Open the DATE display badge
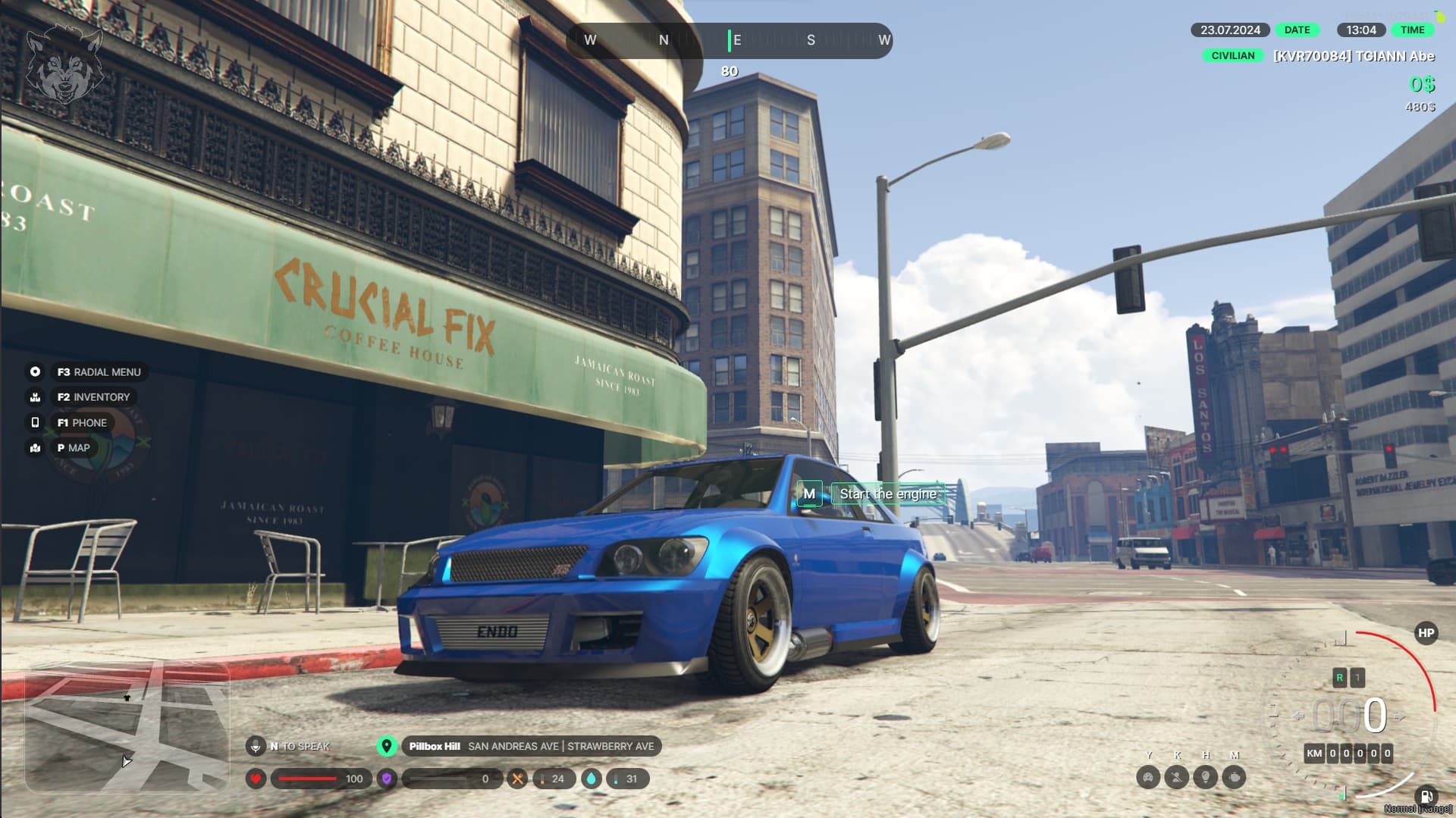Image resolution: width=1456 pixels, height=818 pixels. pos(1297,30)
